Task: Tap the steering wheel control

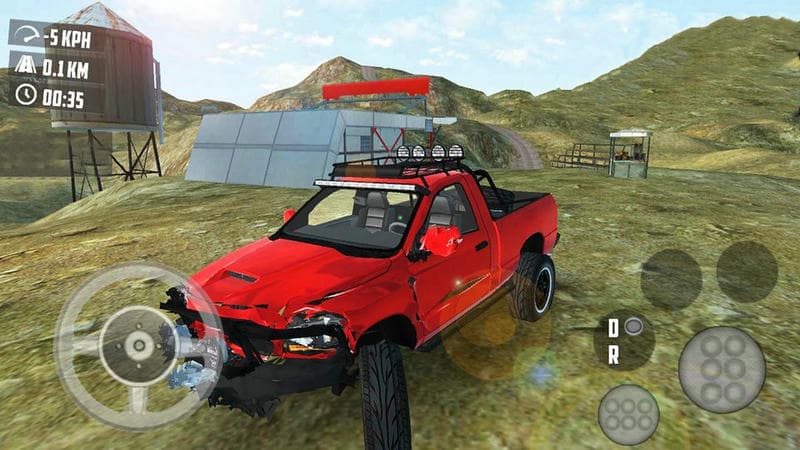Action: 137,346
